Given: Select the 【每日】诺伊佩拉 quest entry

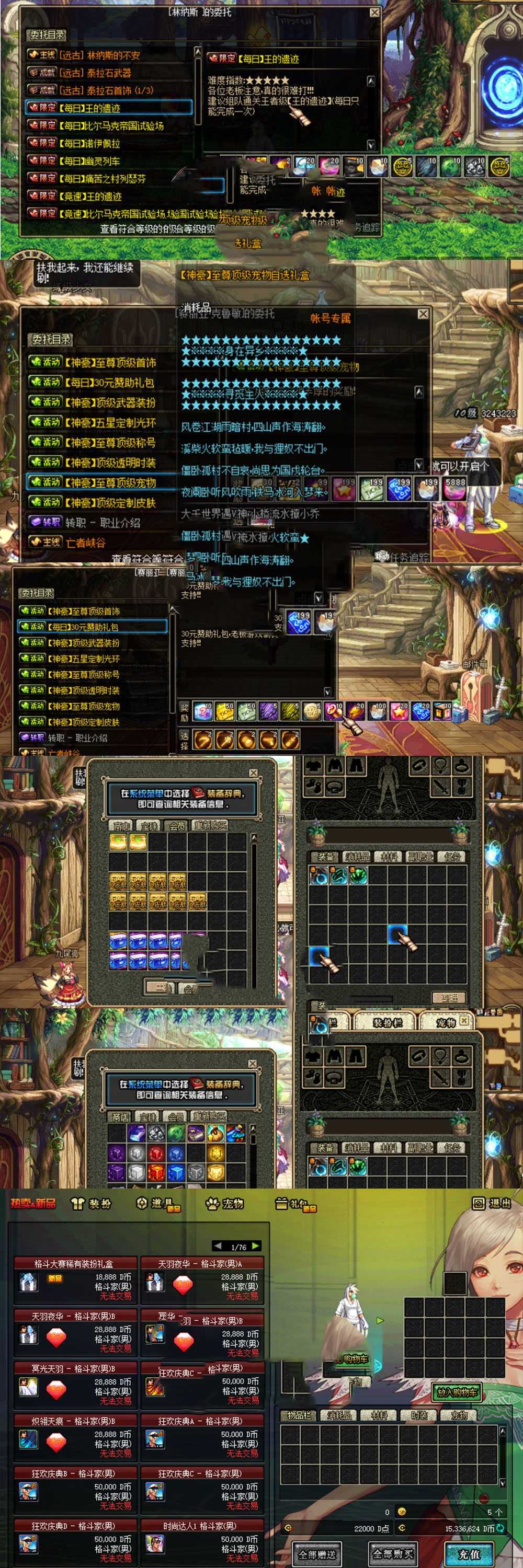Looking at the screenshot, I should click(x=92, y=144).
